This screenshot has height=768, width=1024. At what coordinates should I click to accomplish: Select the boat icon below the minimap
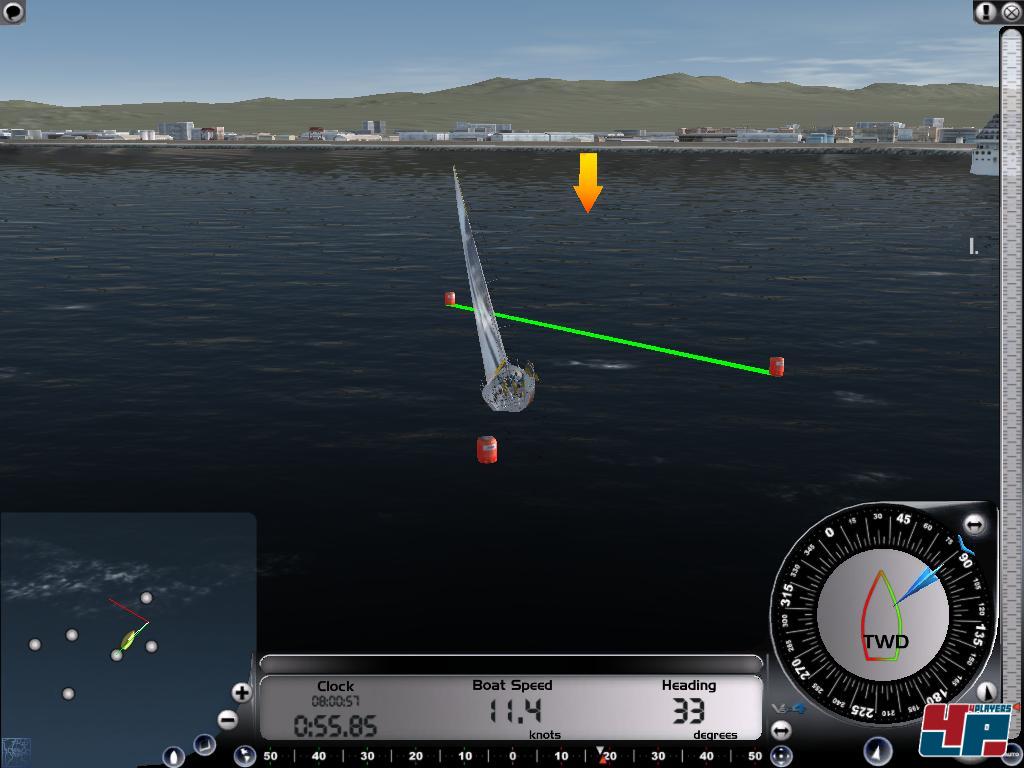click(173, 757)
